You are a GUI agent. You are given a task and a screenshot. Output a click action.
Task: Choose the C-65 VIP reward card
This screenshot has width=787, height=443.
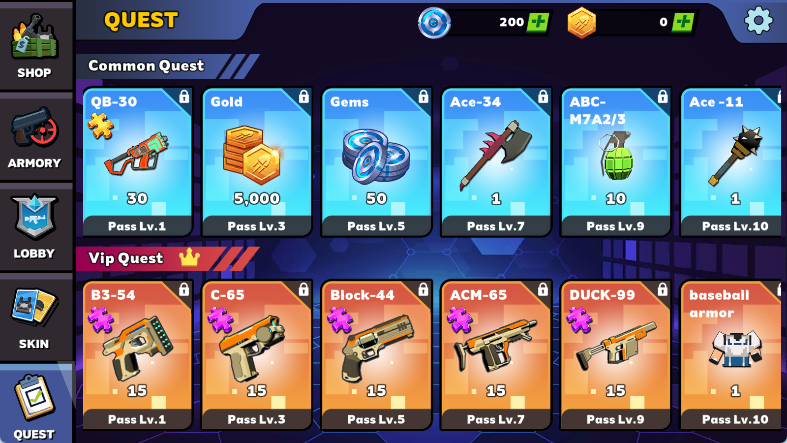tap(257, 355)
